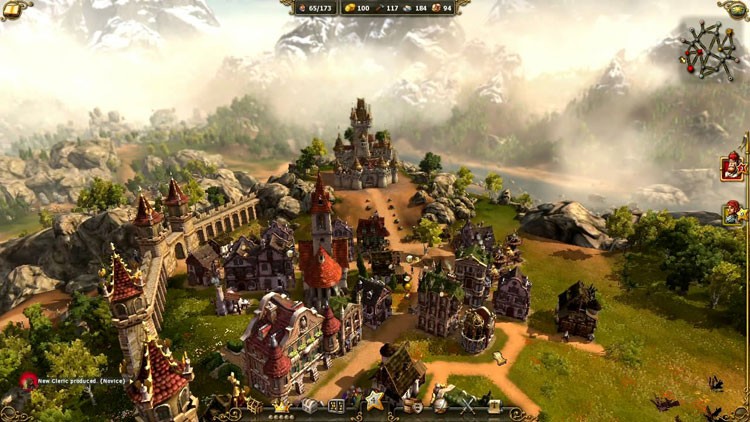Open the crossed swords military menu
This screenshot has width=750, height=422.
coord(467,406)
